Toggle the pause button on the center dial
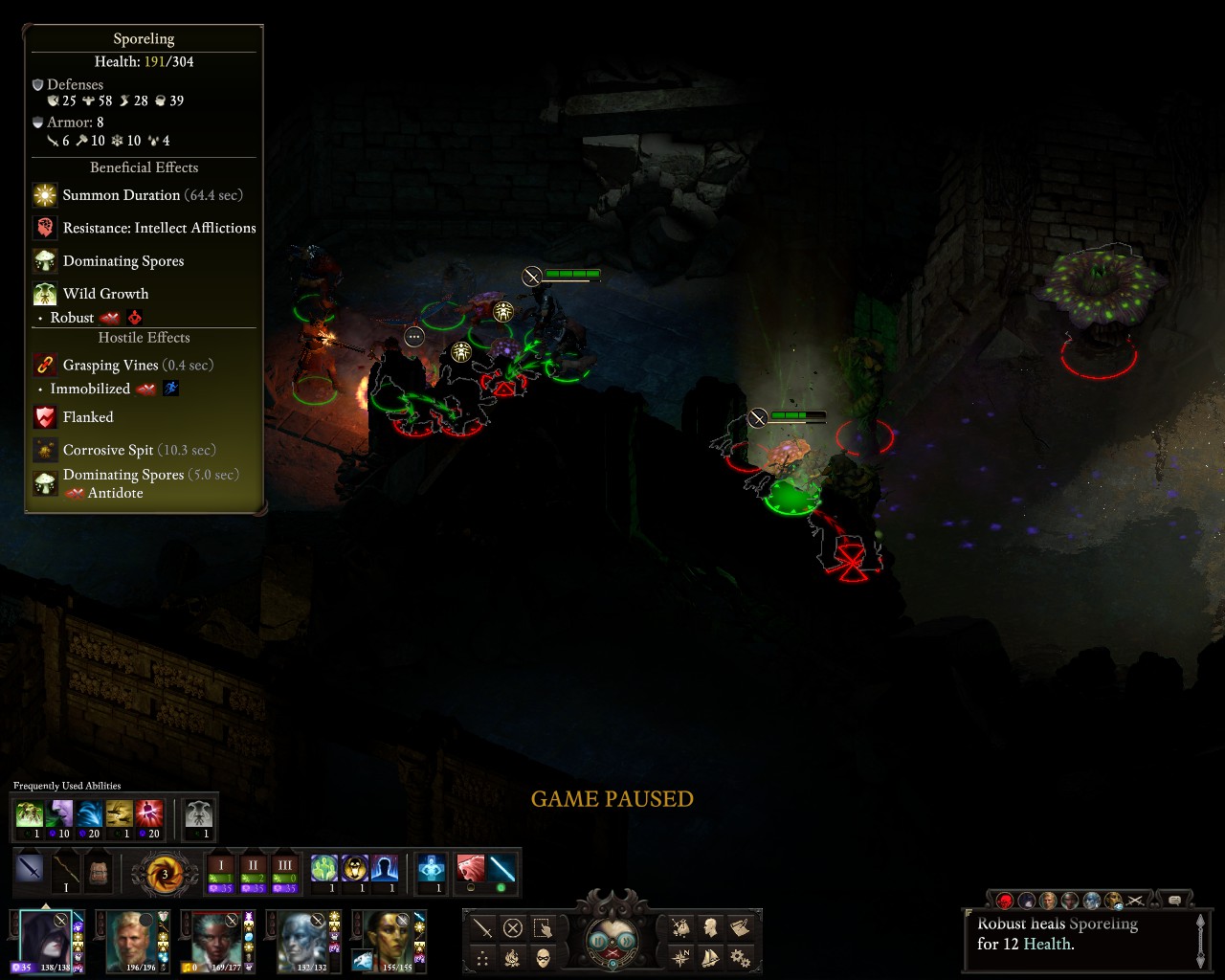Screen dimensions: 1225x980 pyautogui.click(x=598, y=940)
